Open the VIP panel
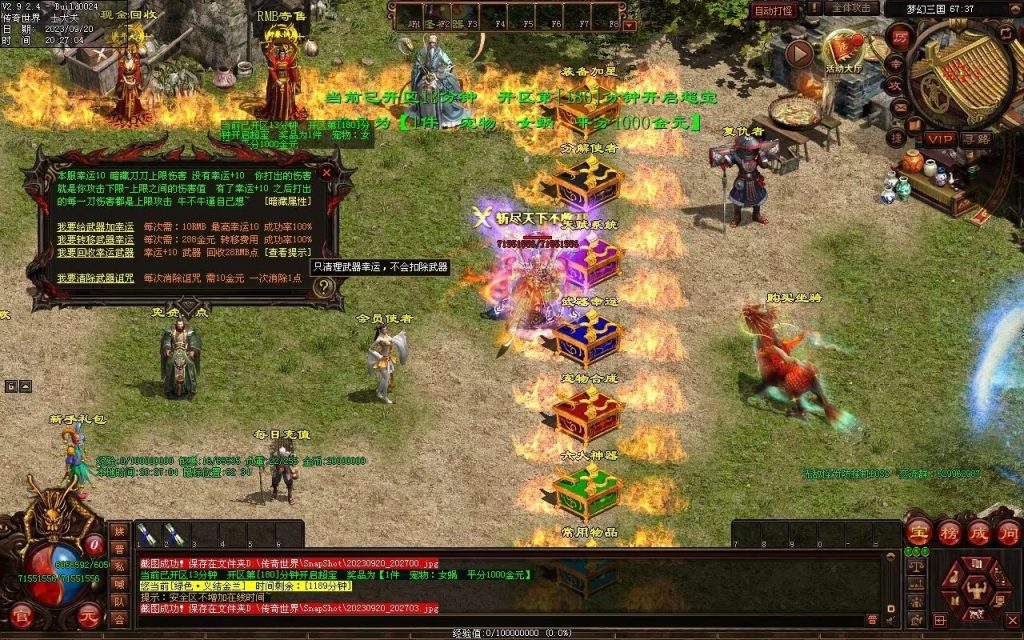Viewport: 1024px width, 640px height. pos(939,138)
